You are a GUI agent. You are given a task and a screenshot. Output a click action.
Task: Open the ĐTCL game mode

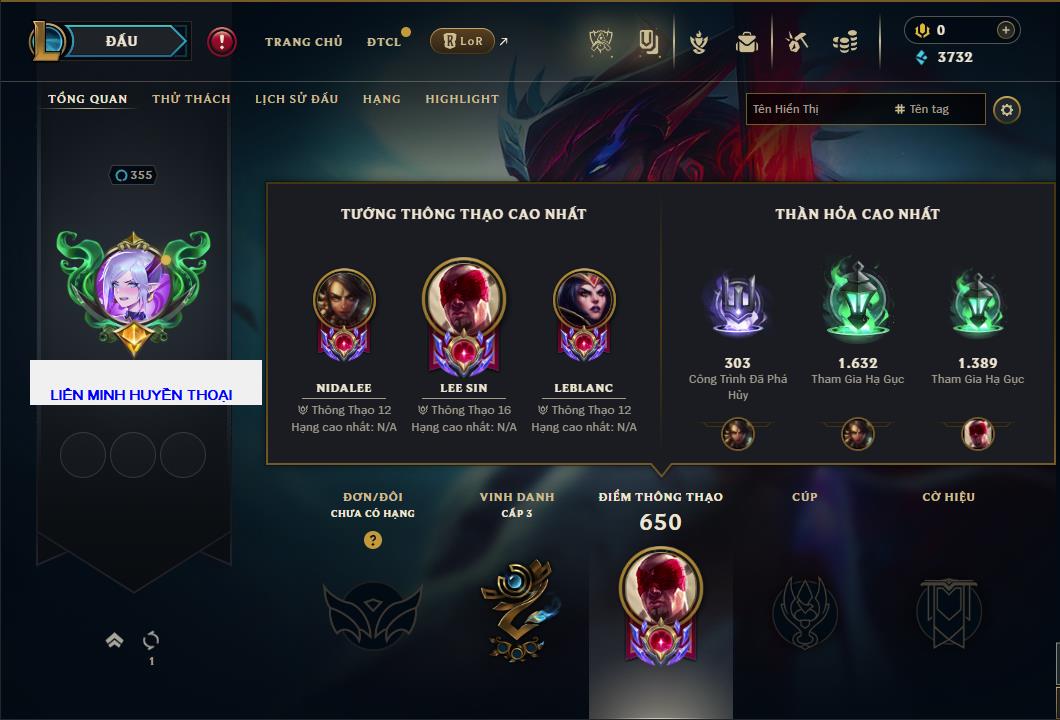[384, 42]
